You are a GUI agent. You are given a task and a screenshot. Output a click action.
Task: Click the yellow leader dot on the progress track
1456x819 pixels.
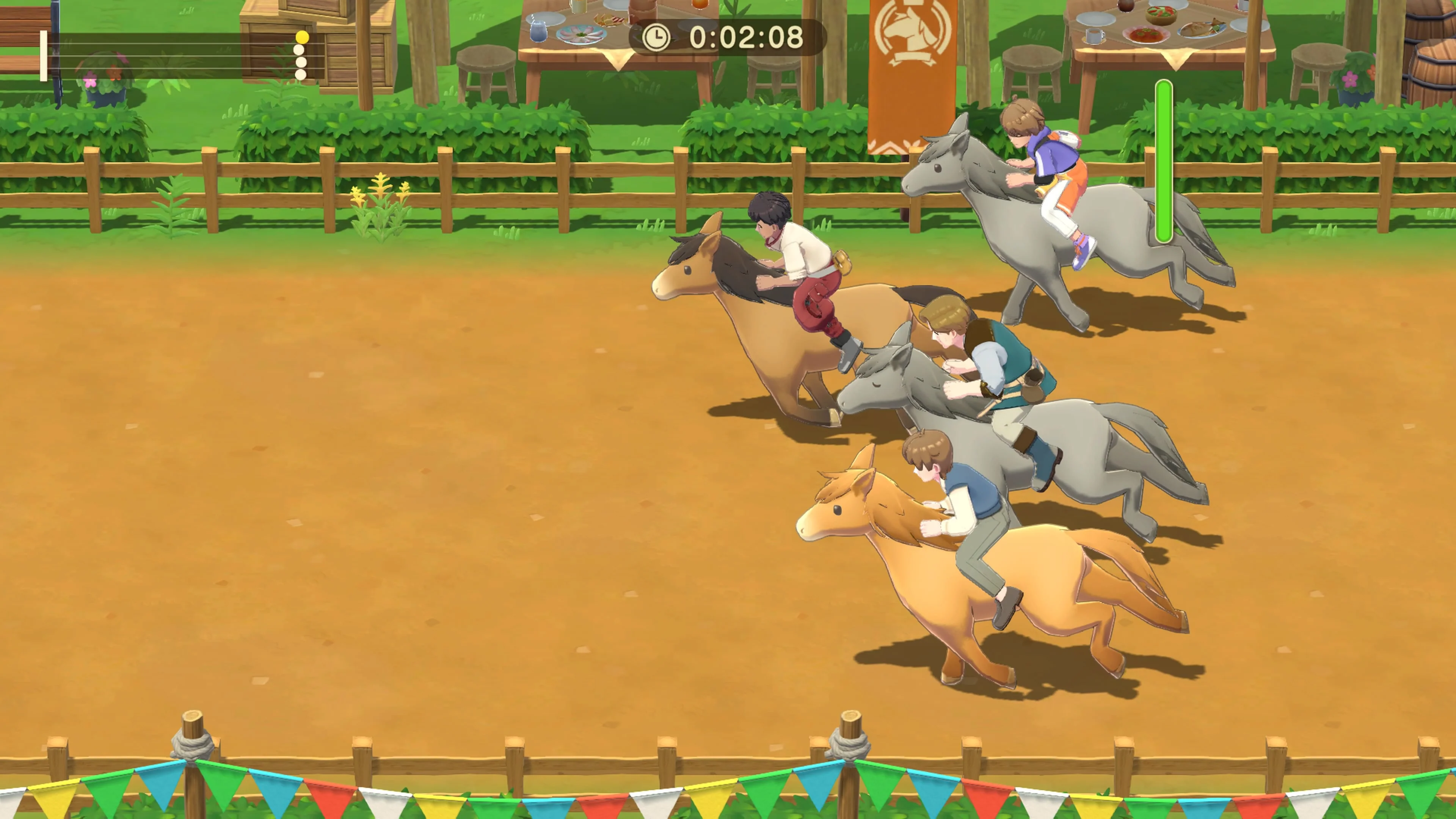(x=303, y=38)
